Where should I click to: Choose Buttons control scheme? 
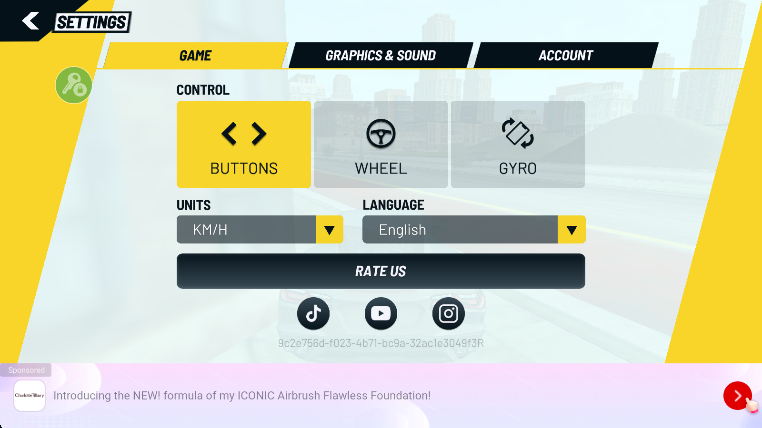pyautogui.click(x=244, y=145)
